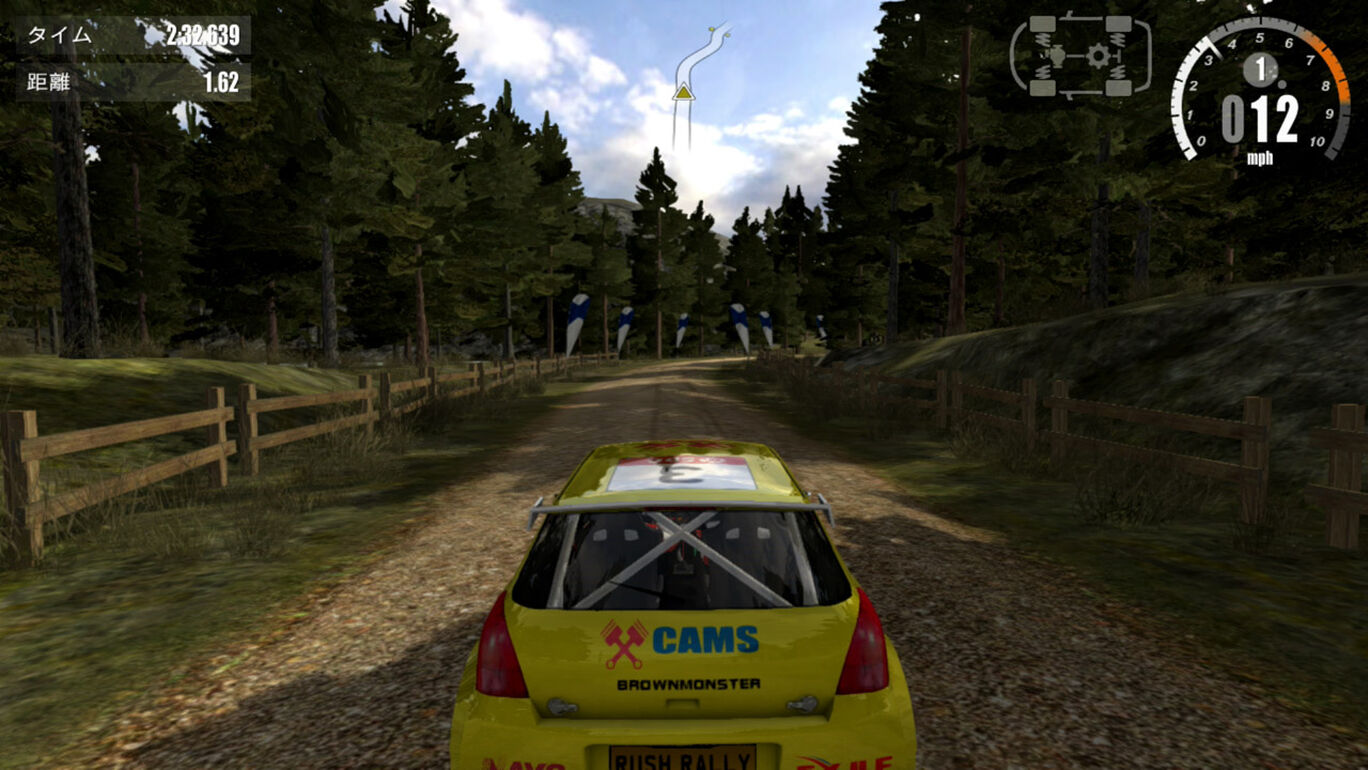Tap the pace note arrow above the track
Screen dimensions: 1368x770
[x=698, y=55]
